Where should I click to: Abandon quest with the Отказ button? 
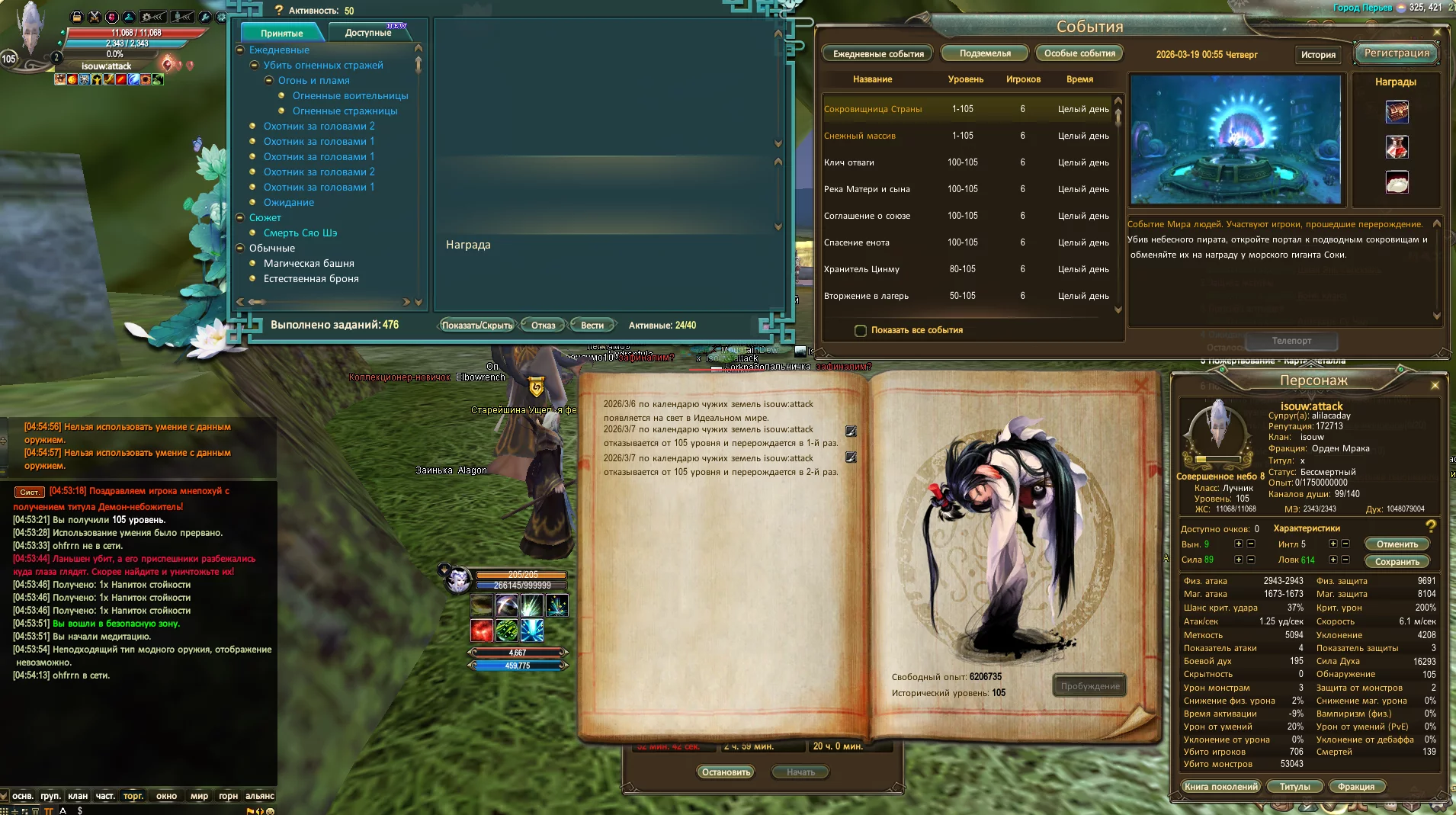544,326
